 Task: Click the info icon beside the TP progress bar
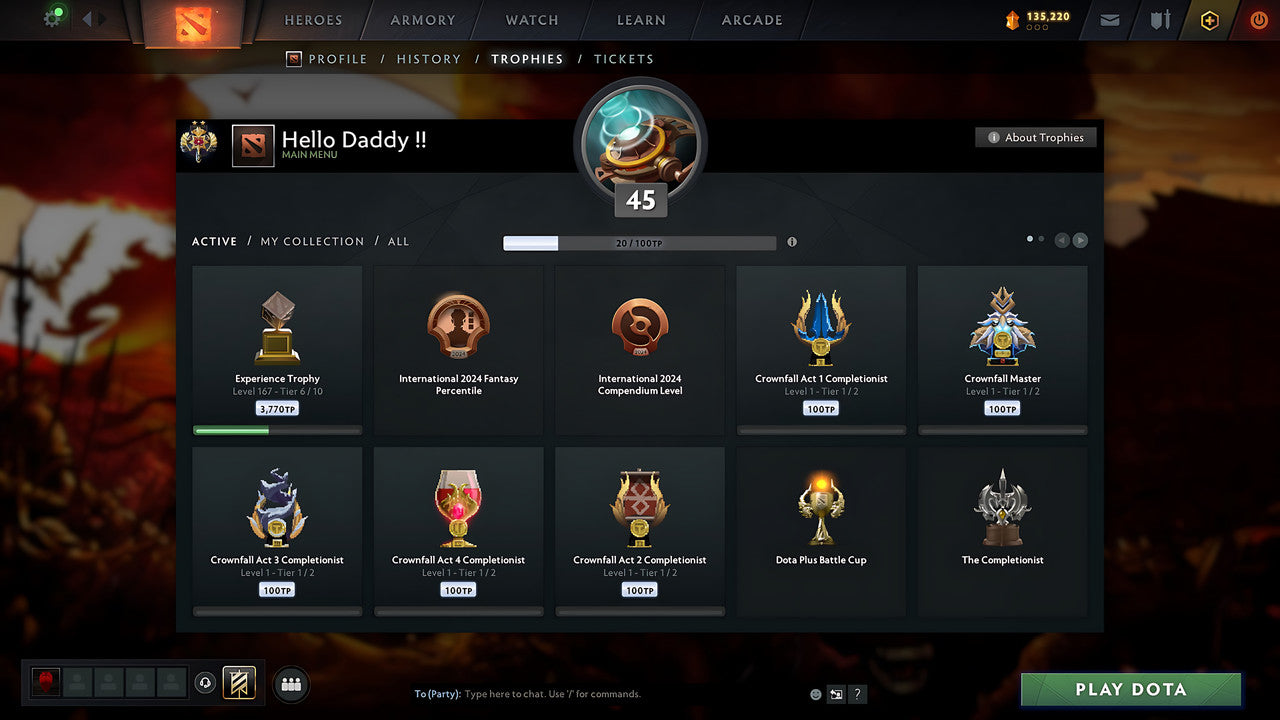[791, 242]
